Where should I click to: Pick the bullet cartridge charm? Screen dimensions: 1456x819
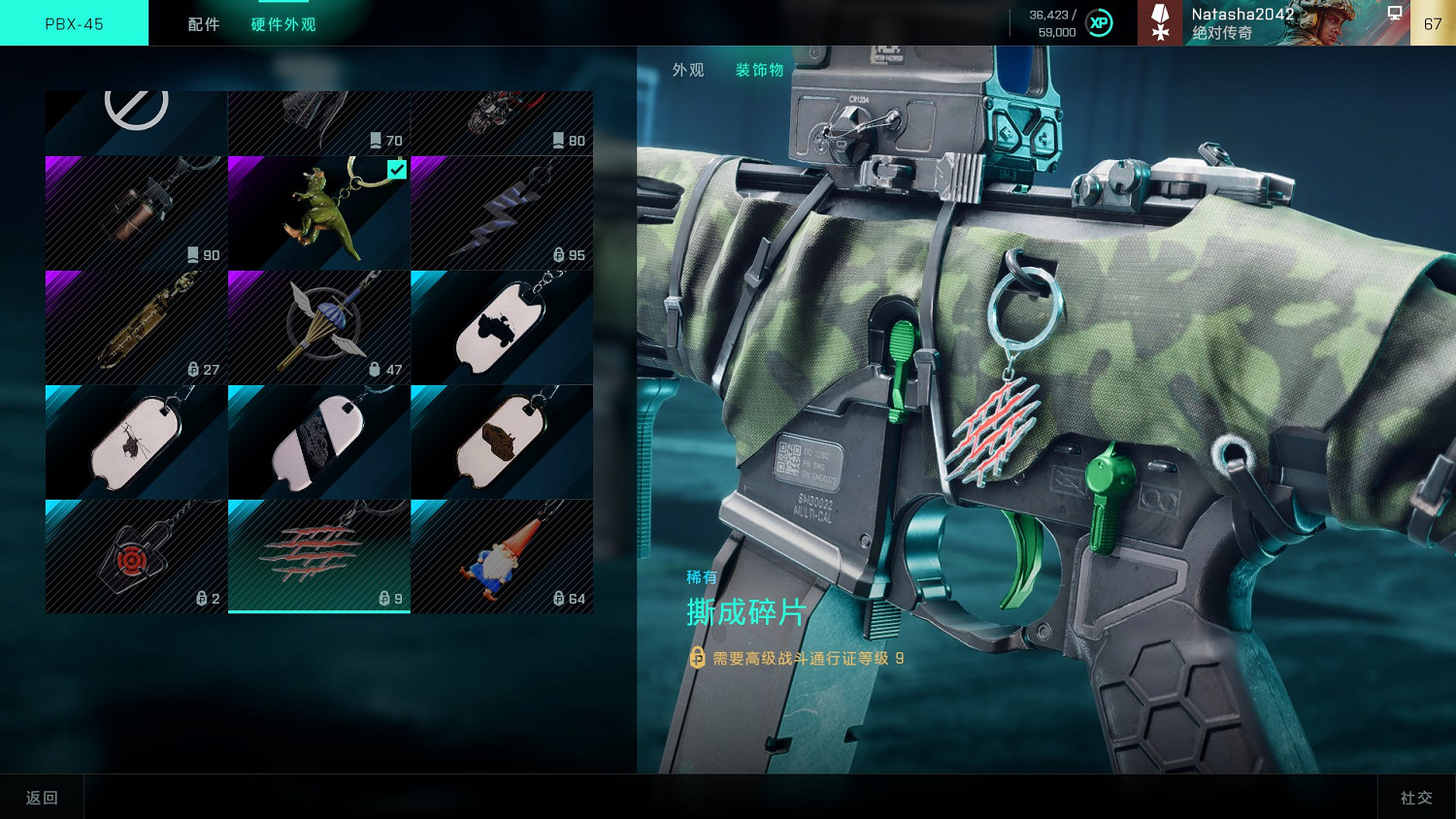coord(136,327)
